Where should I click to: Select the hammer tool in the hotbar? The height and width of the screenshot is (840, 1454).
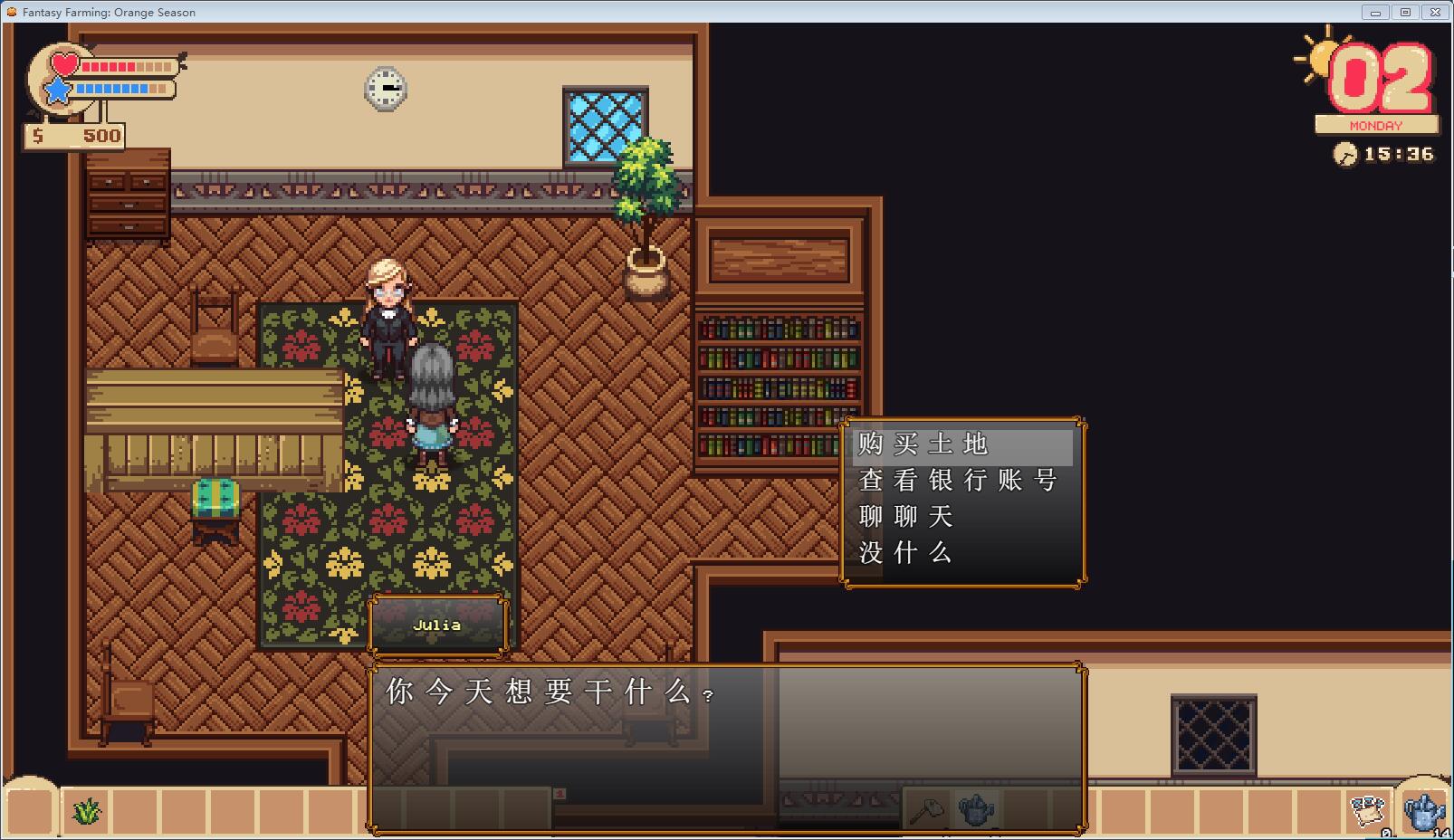(x=925, y=810)
